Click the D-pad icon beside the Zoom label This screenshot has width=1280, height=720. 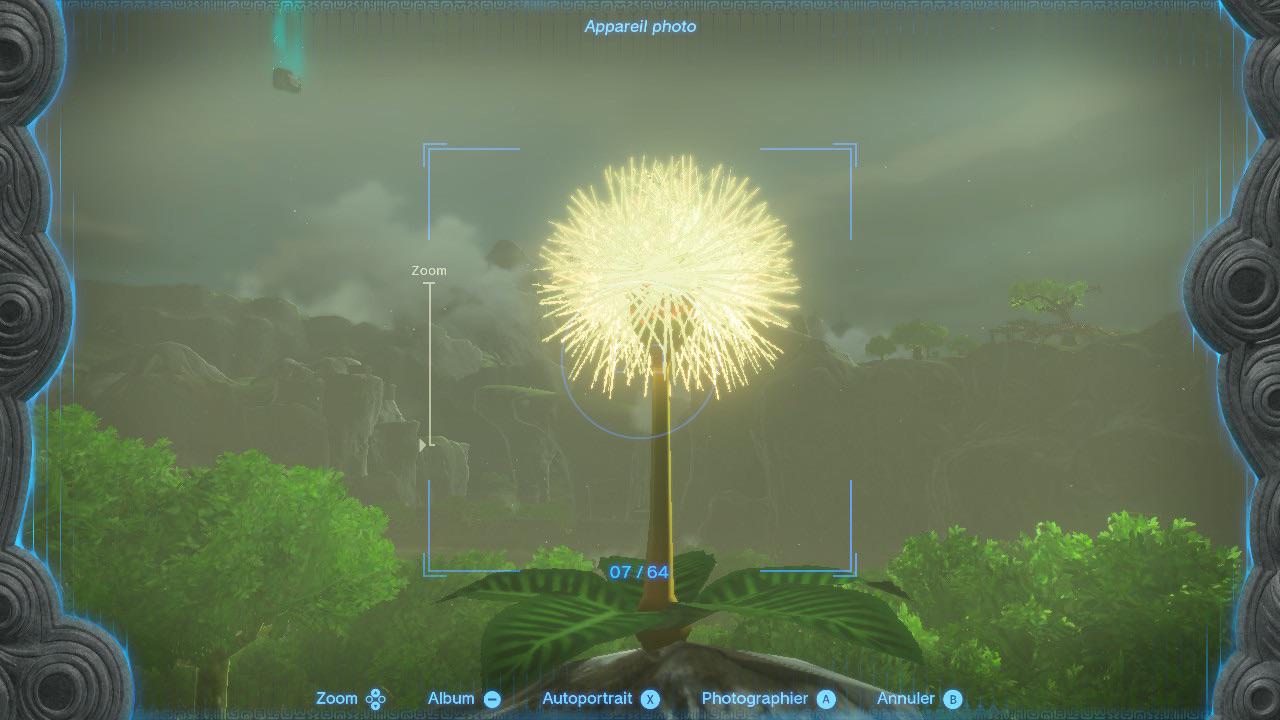pyautogui.click(x=375, y=699)
